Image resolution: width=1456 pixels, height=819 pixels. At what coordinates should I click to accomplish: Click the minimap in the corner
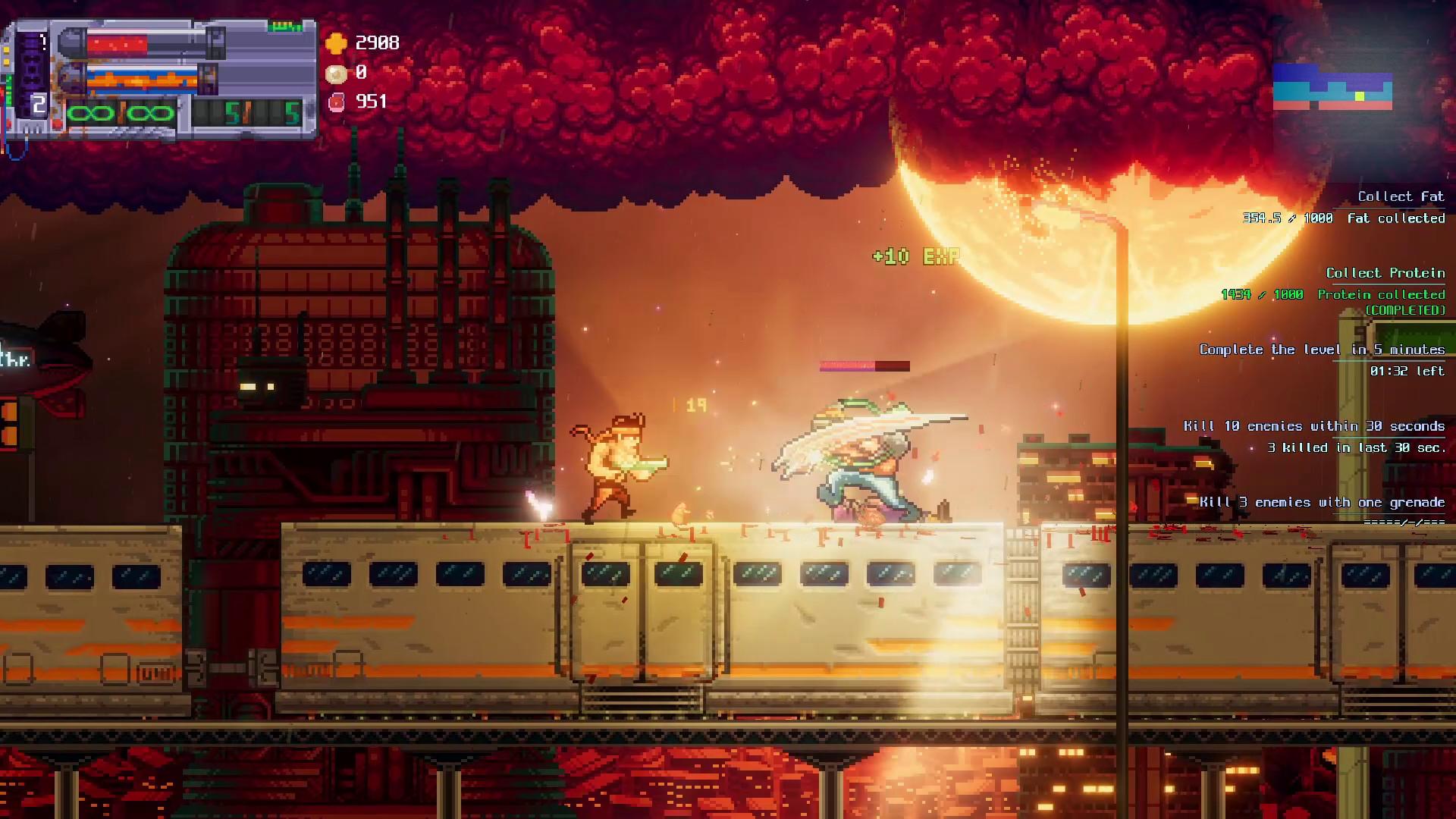(x=1332, y=86)
